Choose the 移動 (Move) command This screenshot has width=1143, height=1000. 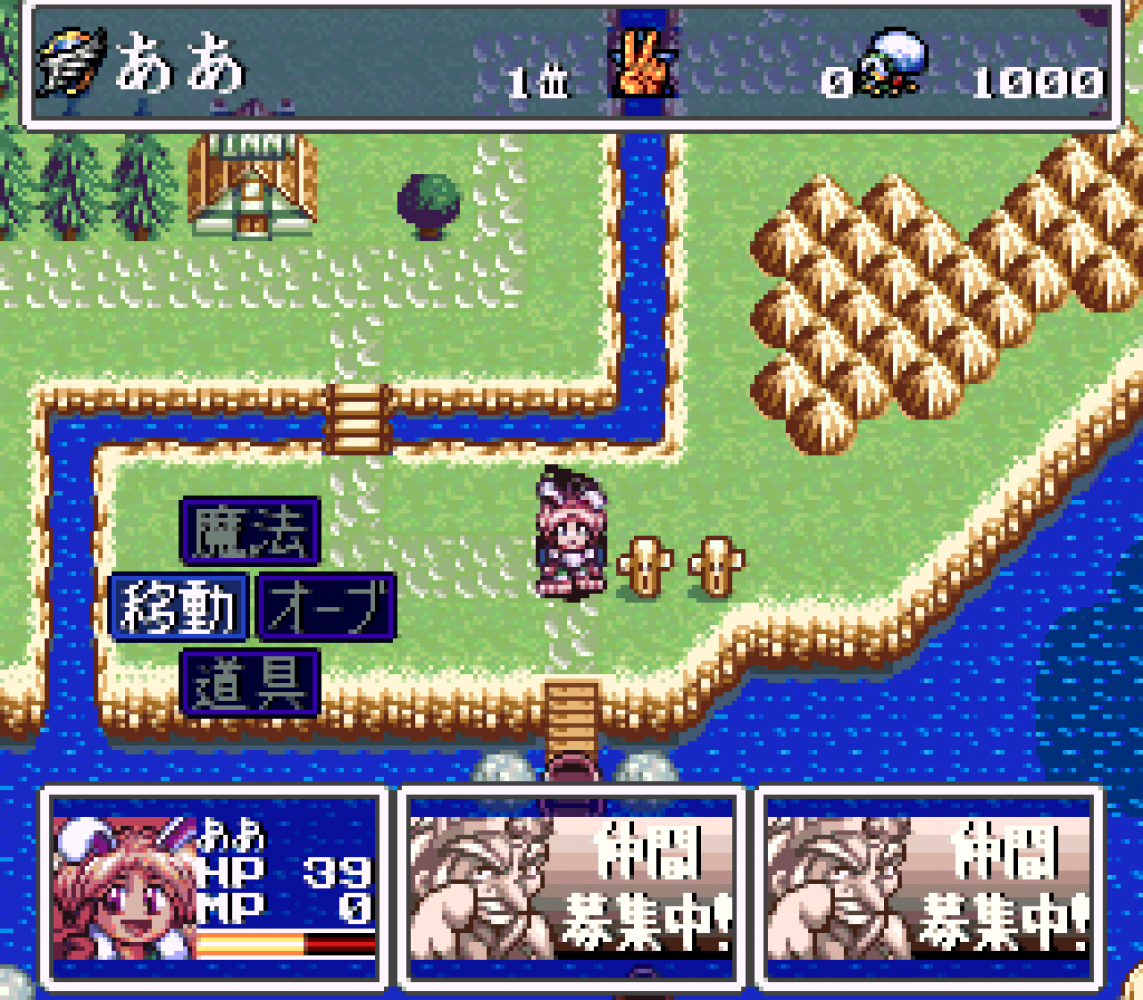[178, 607]
